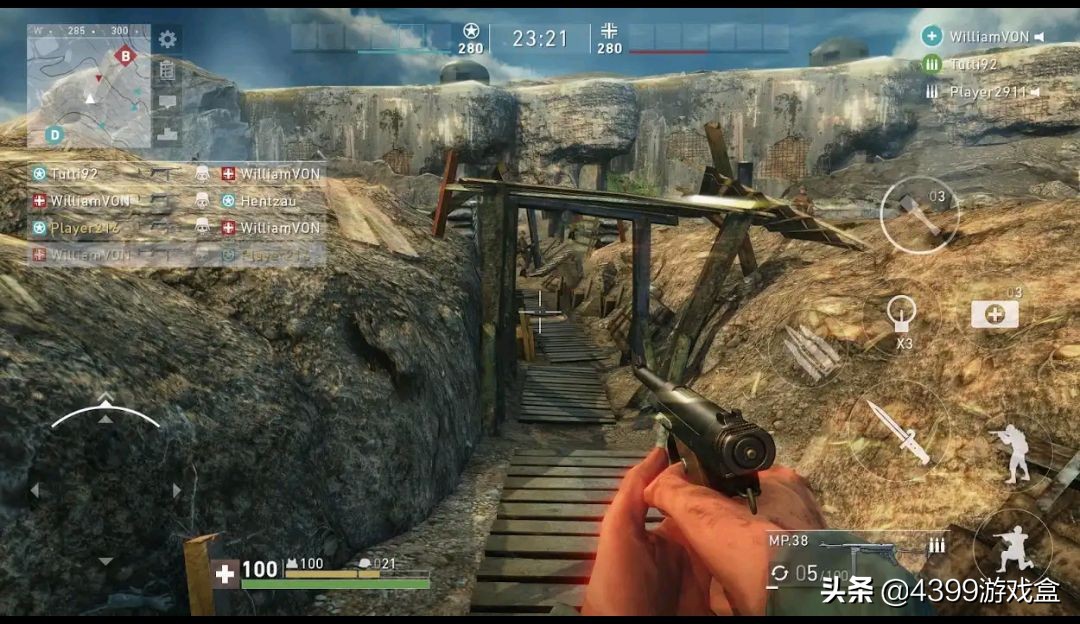The image size is (1080, 624).
Task: Select WilliamVON in the squad list
Action: [987, 37]
